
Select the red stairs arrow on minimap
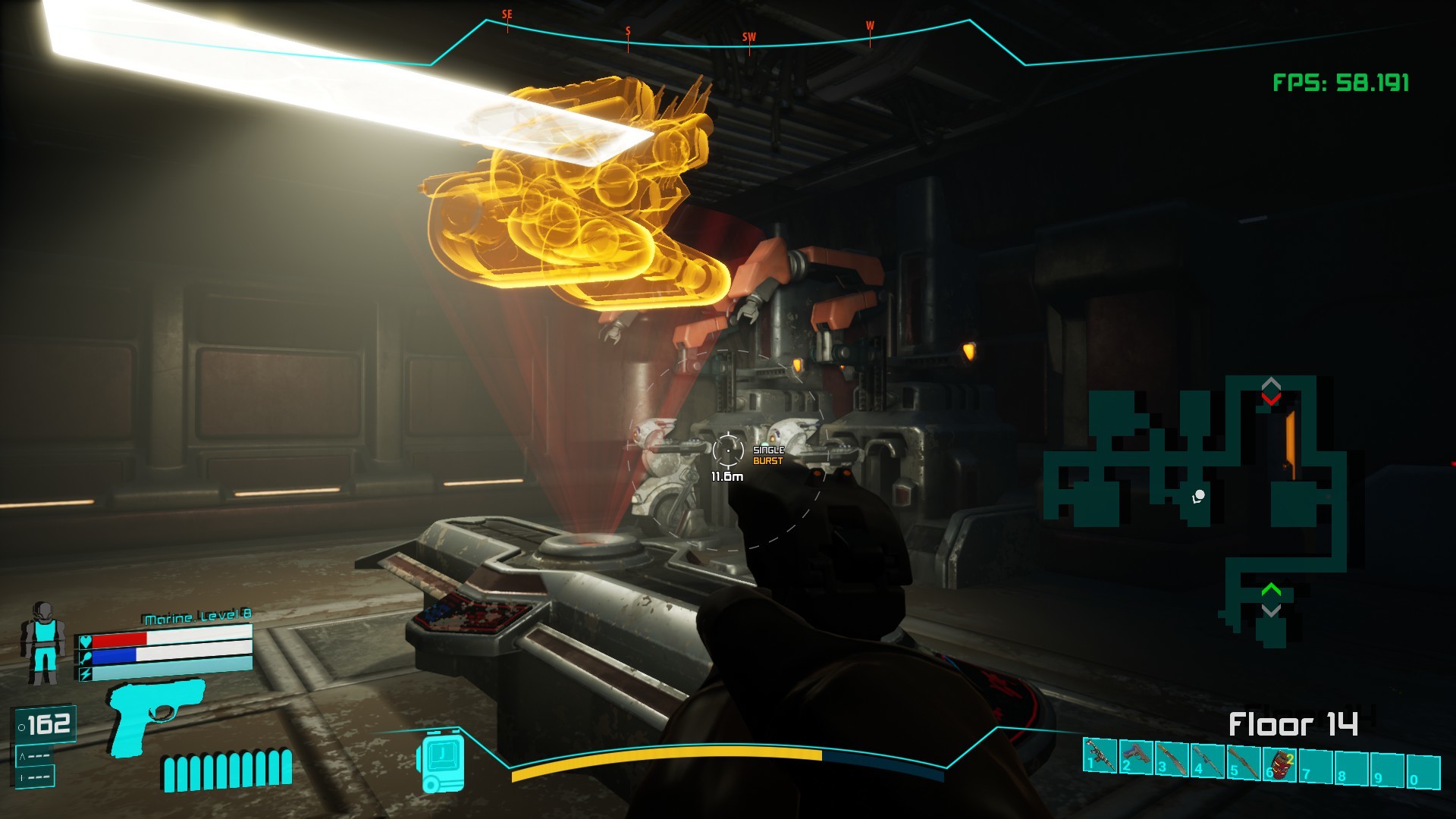[1271, 398]
